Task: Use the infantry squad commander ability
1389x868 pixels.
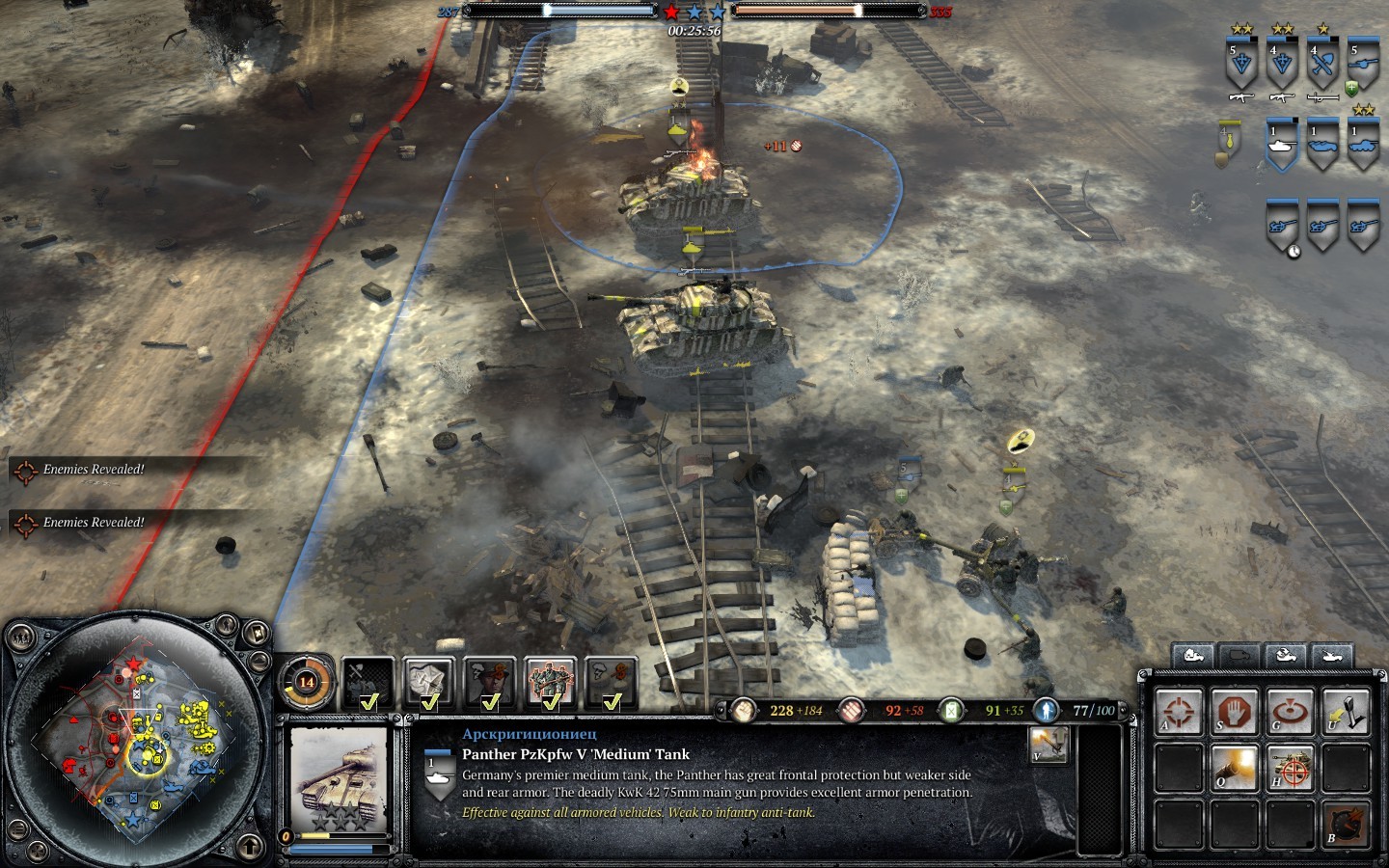Action: (551, 682)
